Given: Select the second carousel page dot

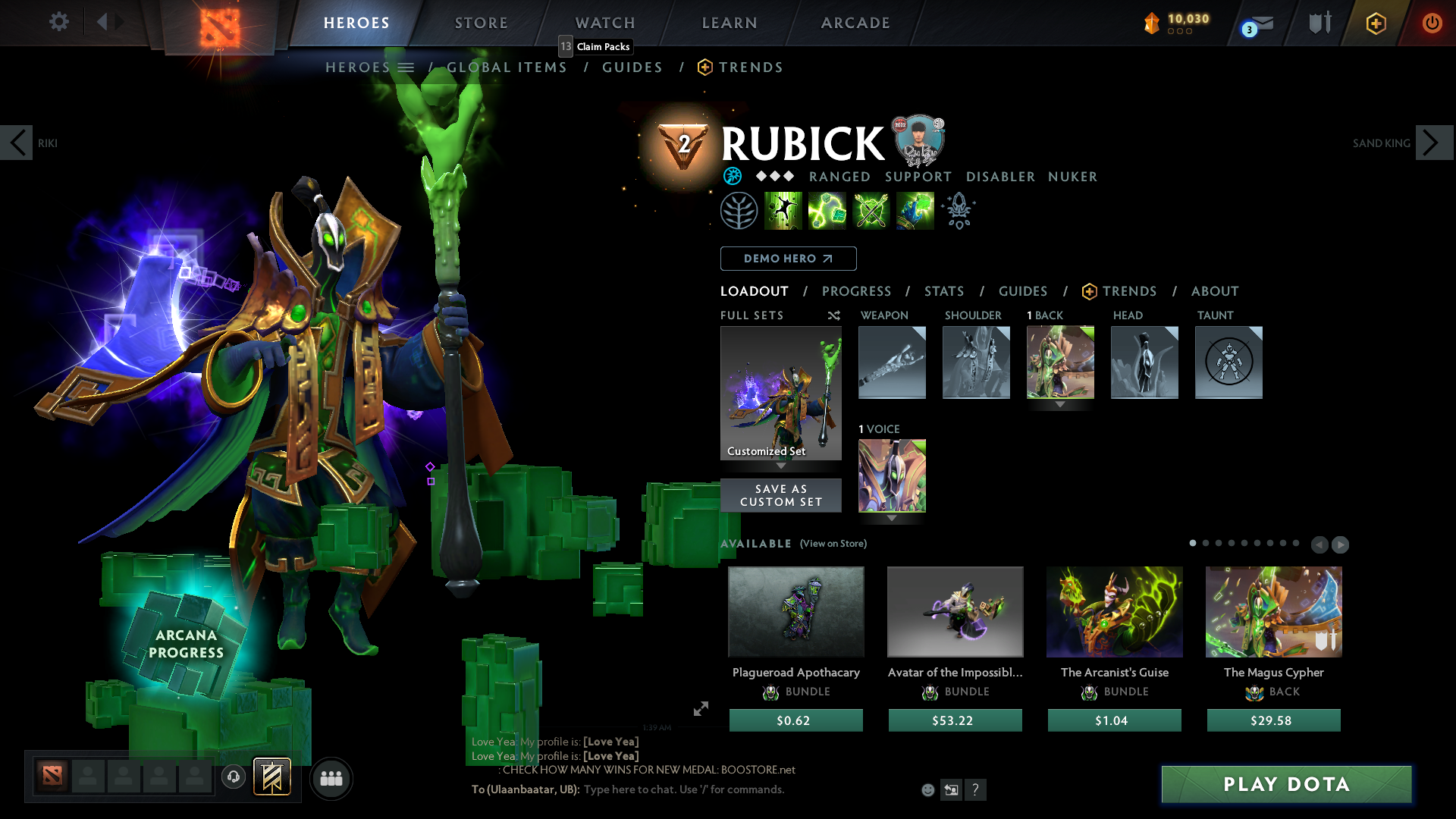Looking at the screenshot, I should pos(1206,544).
